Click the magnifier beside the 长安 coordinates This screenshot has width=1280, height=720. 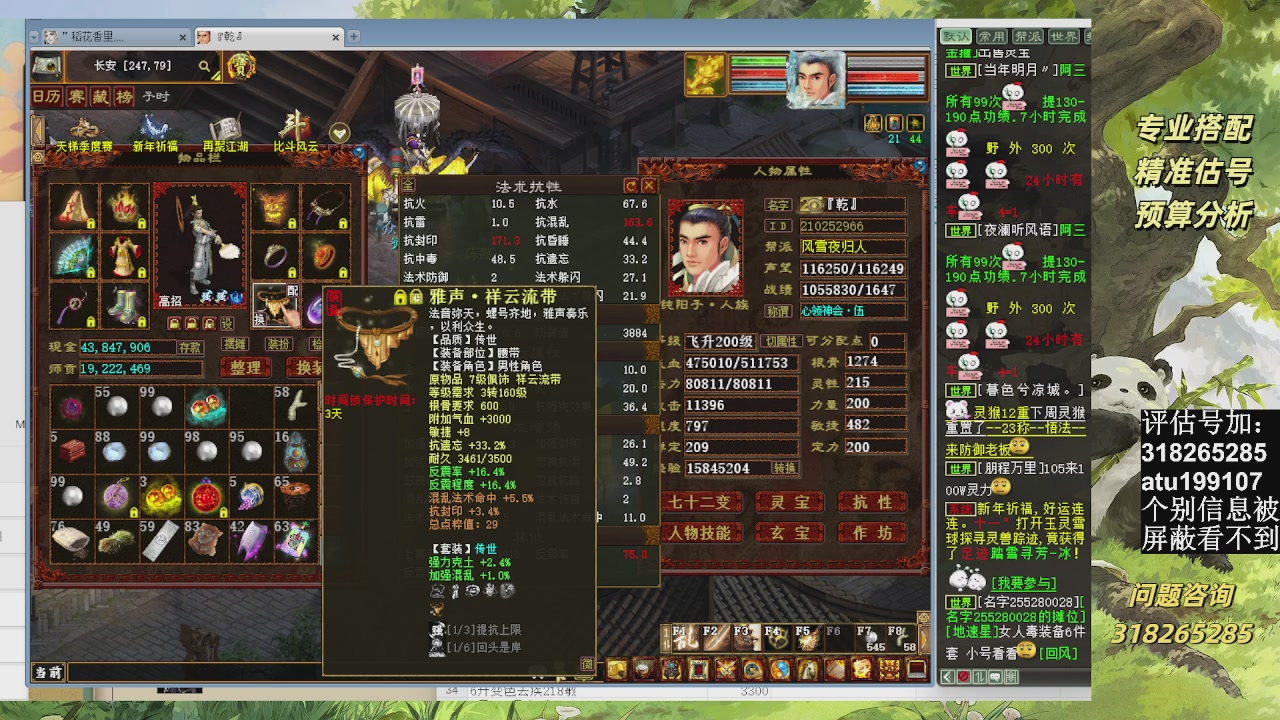click(x=205, y=67)
